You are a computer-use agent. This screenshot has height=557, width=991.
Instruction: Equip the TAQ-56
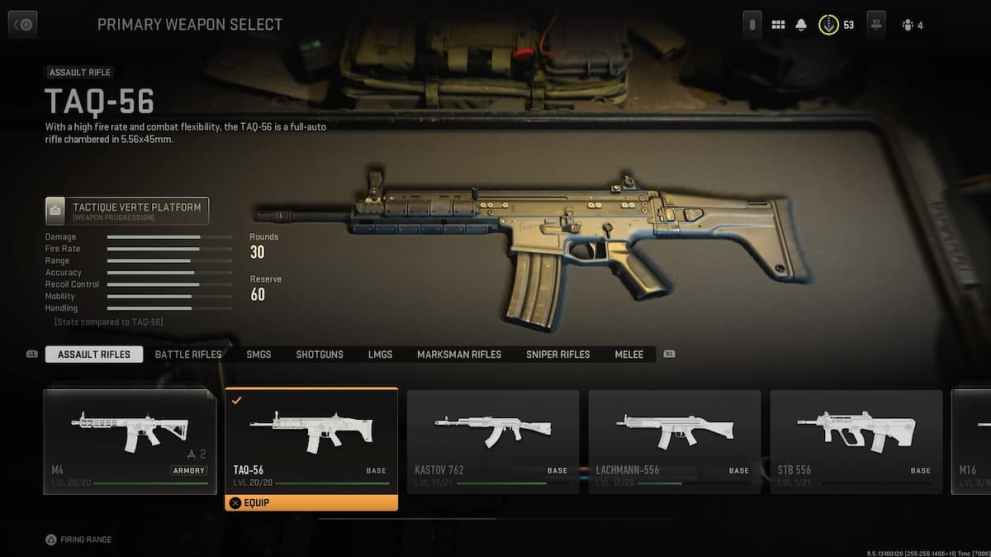pyautogui.click(x=311, y=503)
